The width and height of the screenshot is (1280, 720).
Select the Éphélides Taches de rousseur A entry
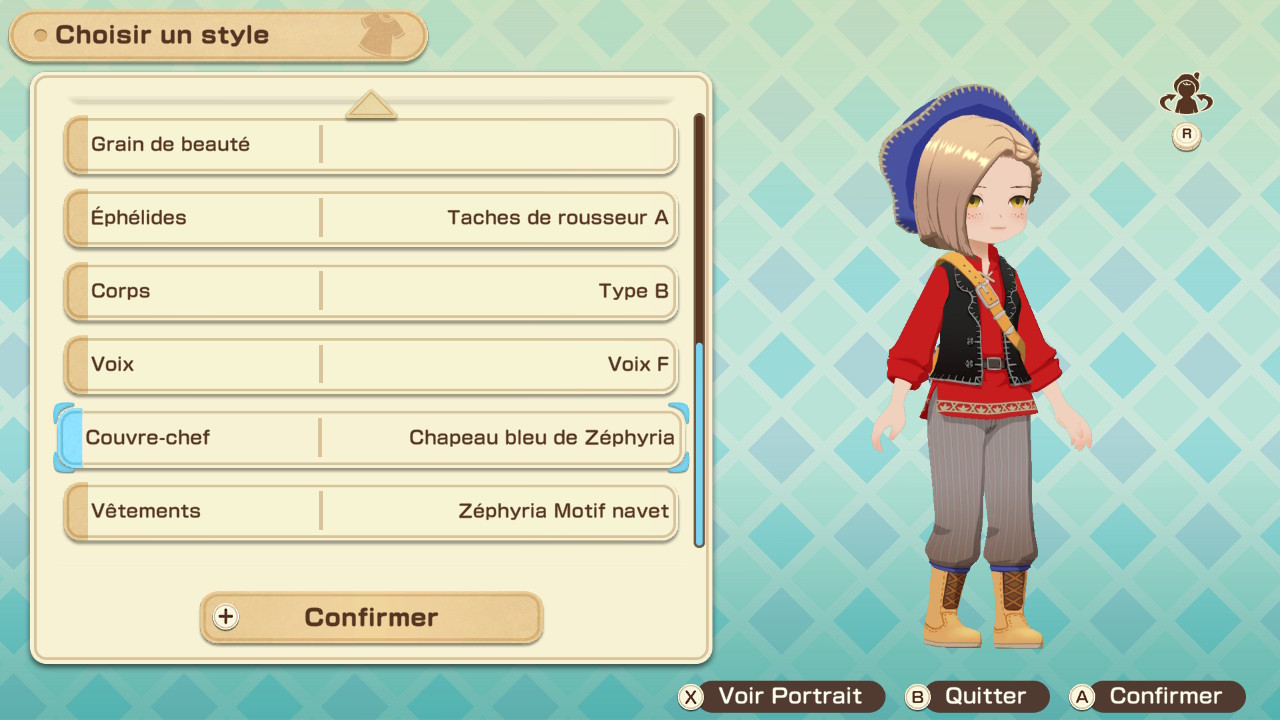(x=370, y=218)
